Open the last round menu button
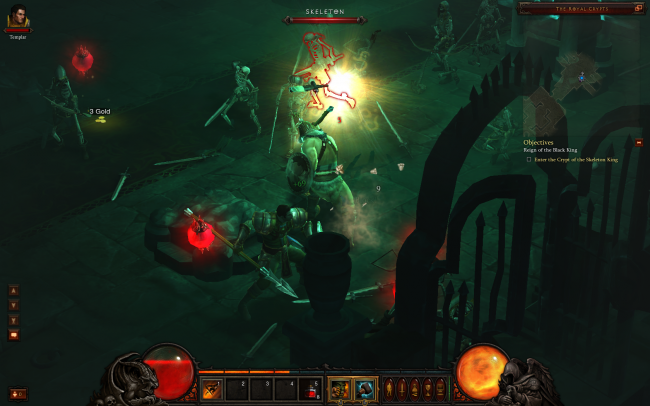 (441, 388)
